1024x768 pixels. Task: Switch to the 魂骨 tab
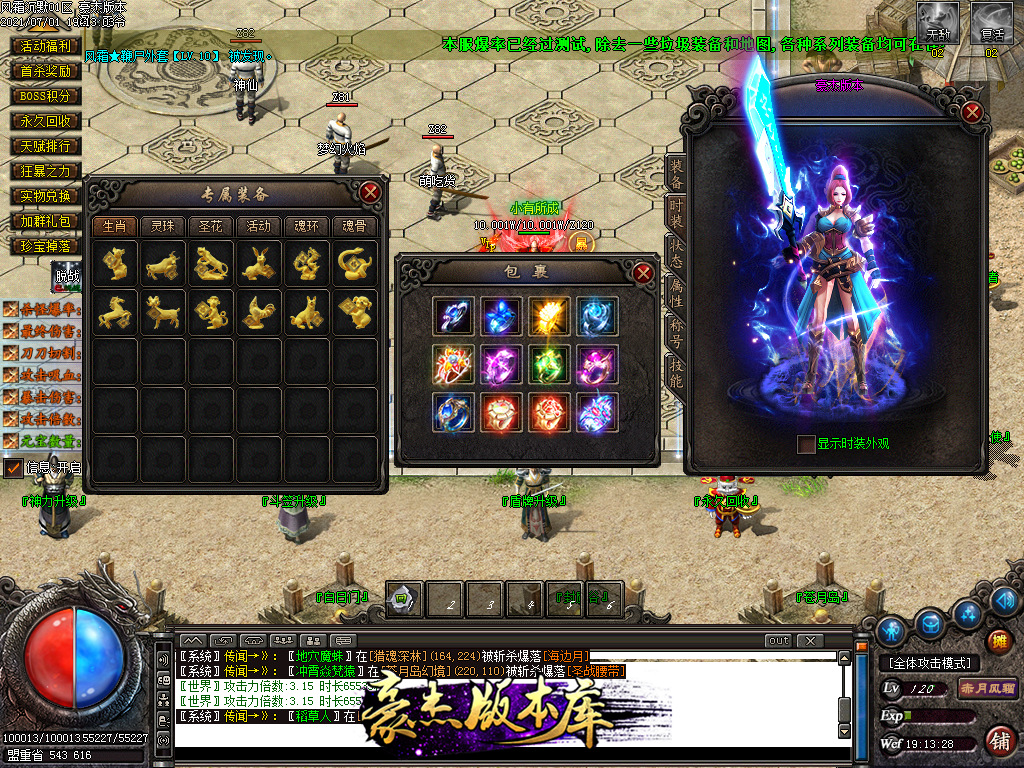[354, 226]
